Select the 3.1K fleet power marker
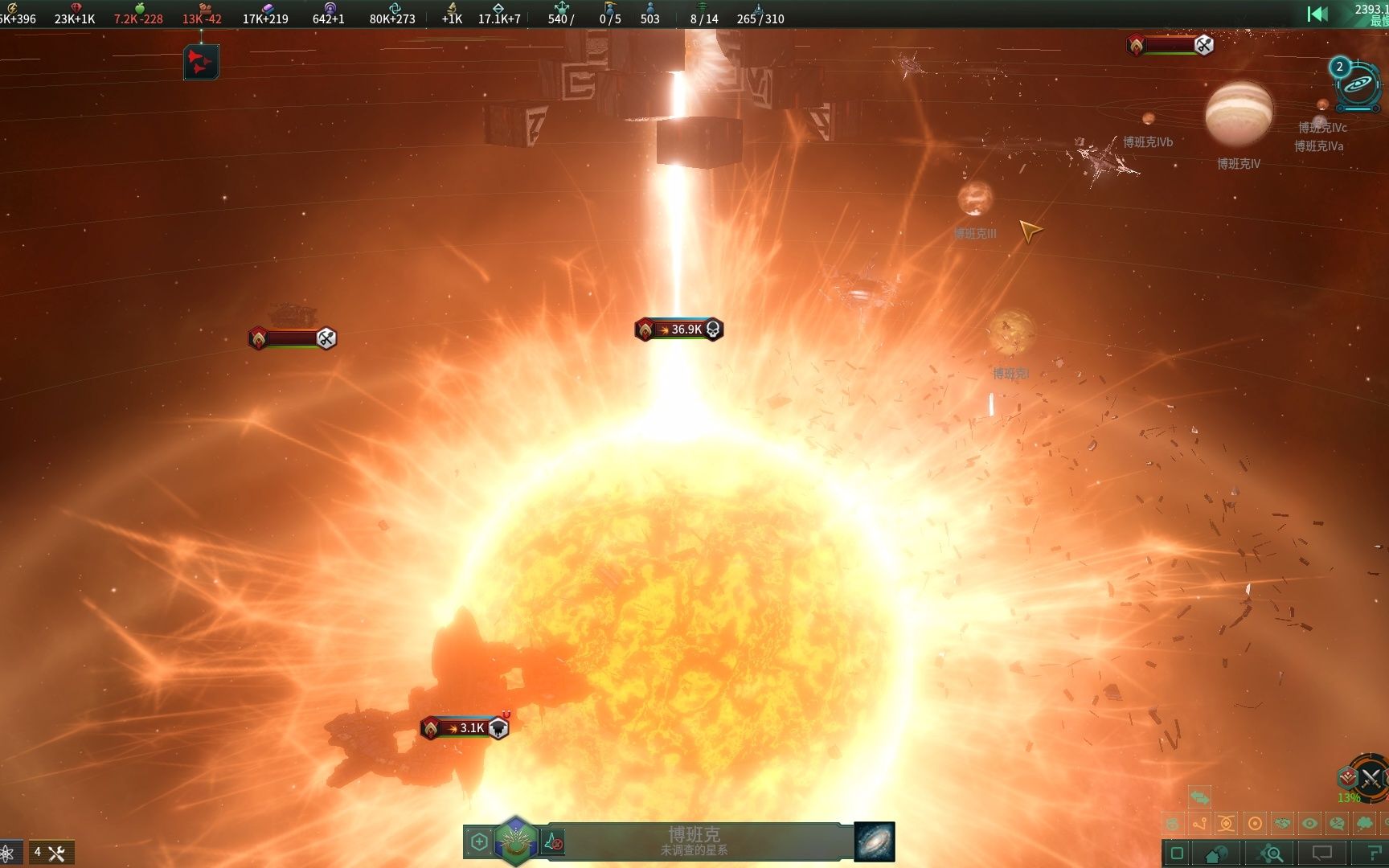 465,728
